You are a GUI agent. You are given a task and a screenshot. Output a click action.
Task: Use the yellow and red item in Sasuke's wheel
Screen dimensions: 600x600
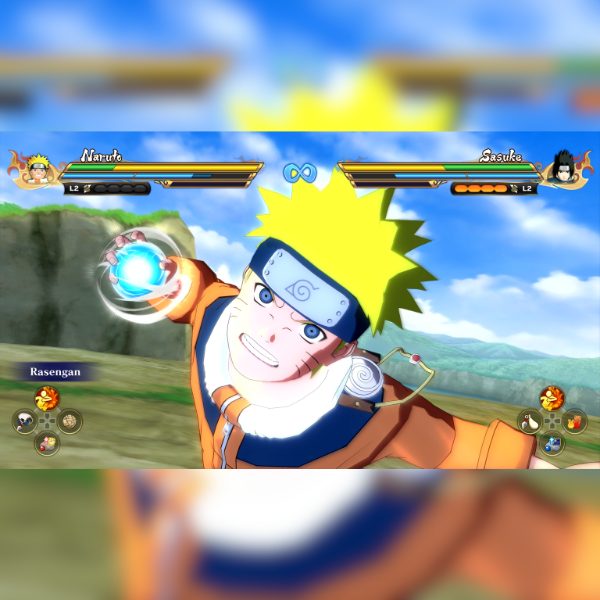[x=575, y=421]
